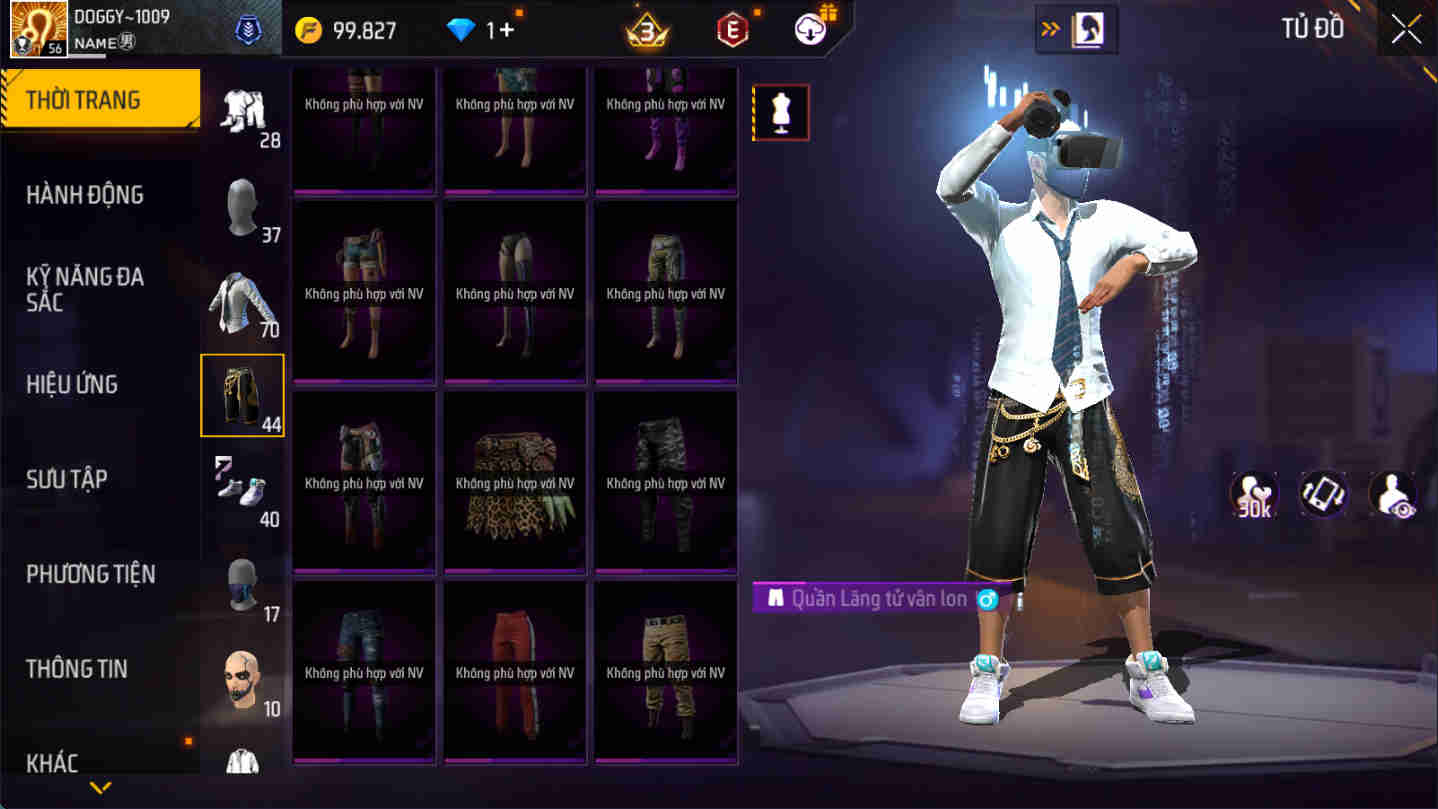This screenshot has width=1438, height=809.
Task: Click the 30k followers icon near character
Action: (1253, 493)
